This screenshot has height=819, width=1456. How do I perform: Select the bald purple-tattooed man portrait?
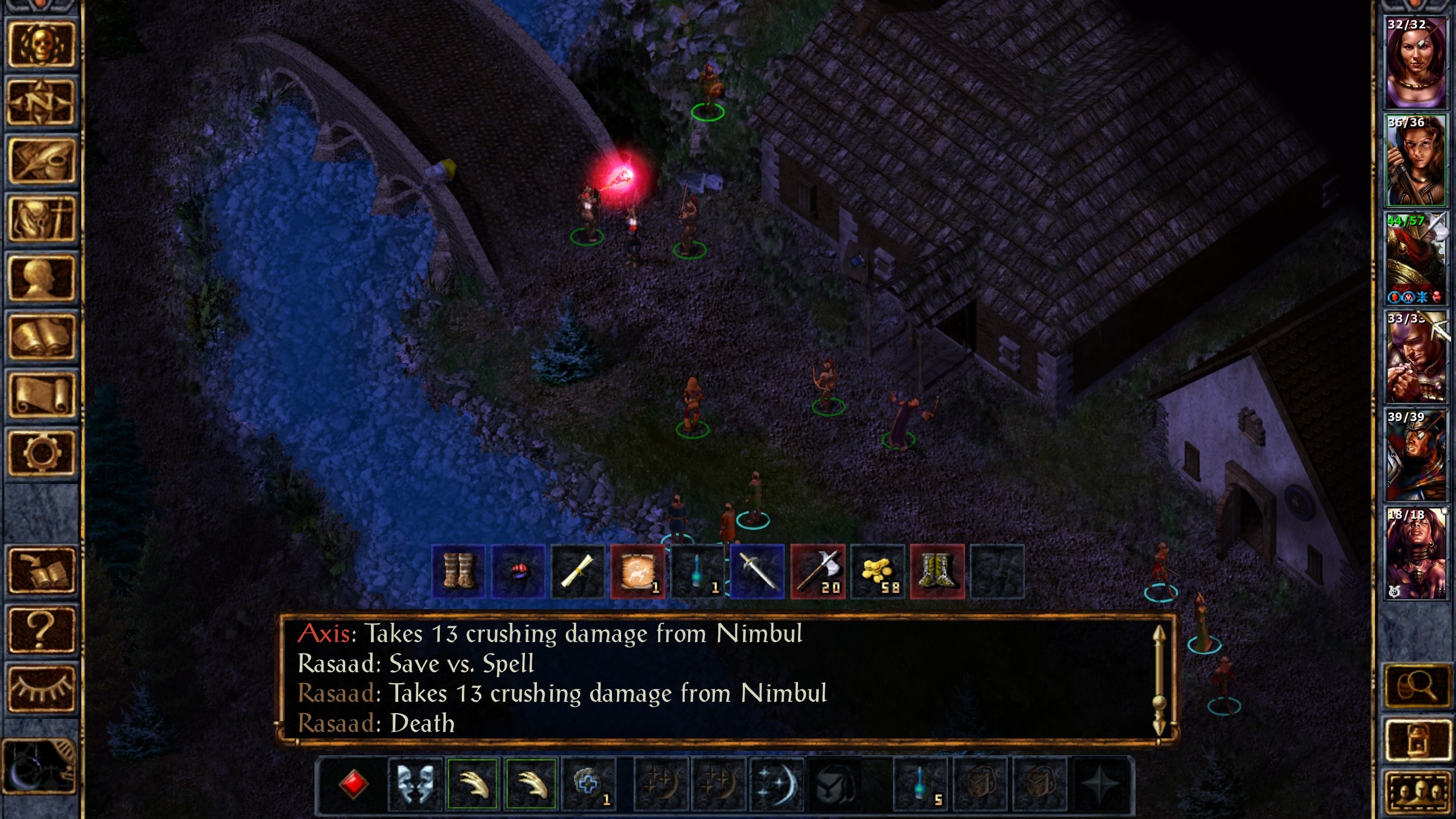click(x=1415, y=357)
